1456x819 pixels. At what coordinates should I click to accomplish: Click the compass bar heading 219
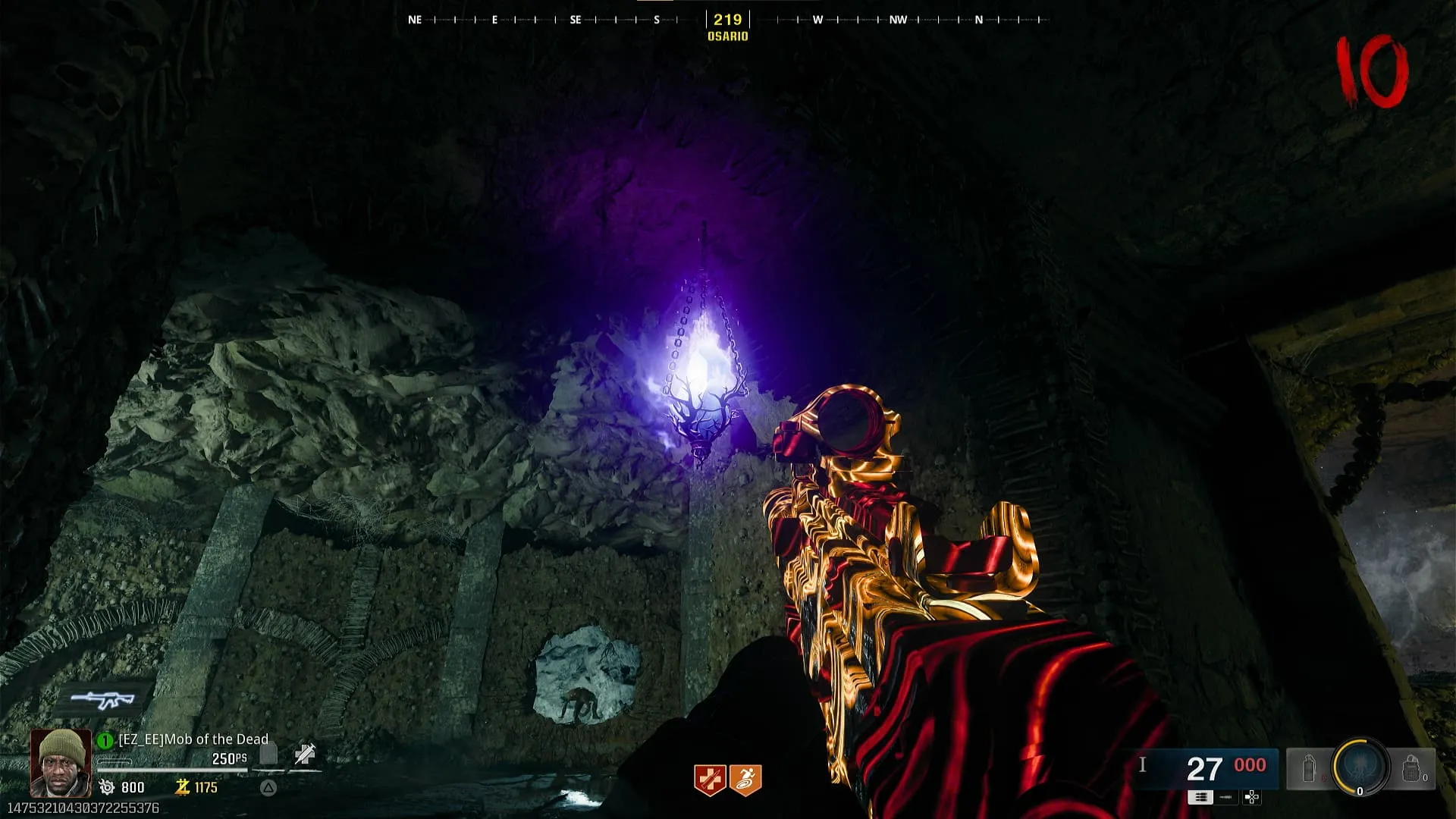click(x=727, y=20)
